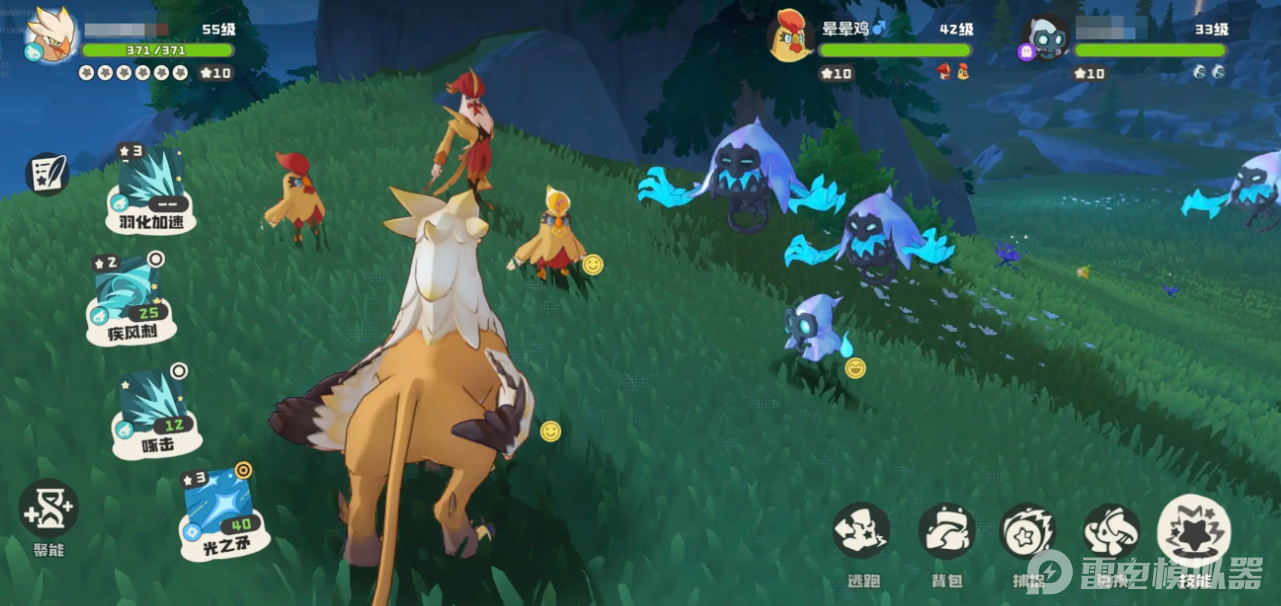Image resolution: width=1281 pixels, height=606 pixels.
Task: Activate the 啄击 skill
Action: (154, 412)
